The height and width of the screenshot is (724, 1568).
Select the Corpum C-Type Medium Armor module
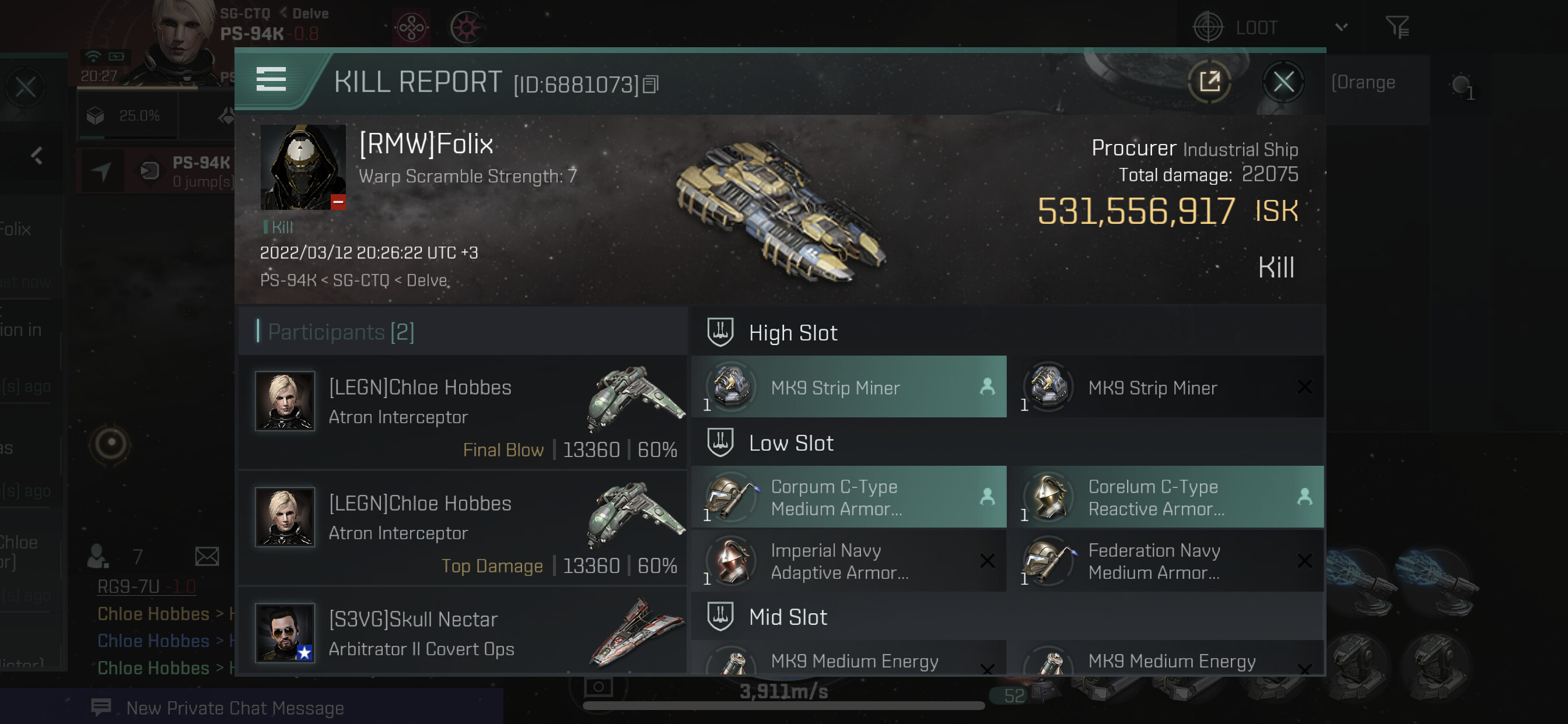click(x=849, y=497)
